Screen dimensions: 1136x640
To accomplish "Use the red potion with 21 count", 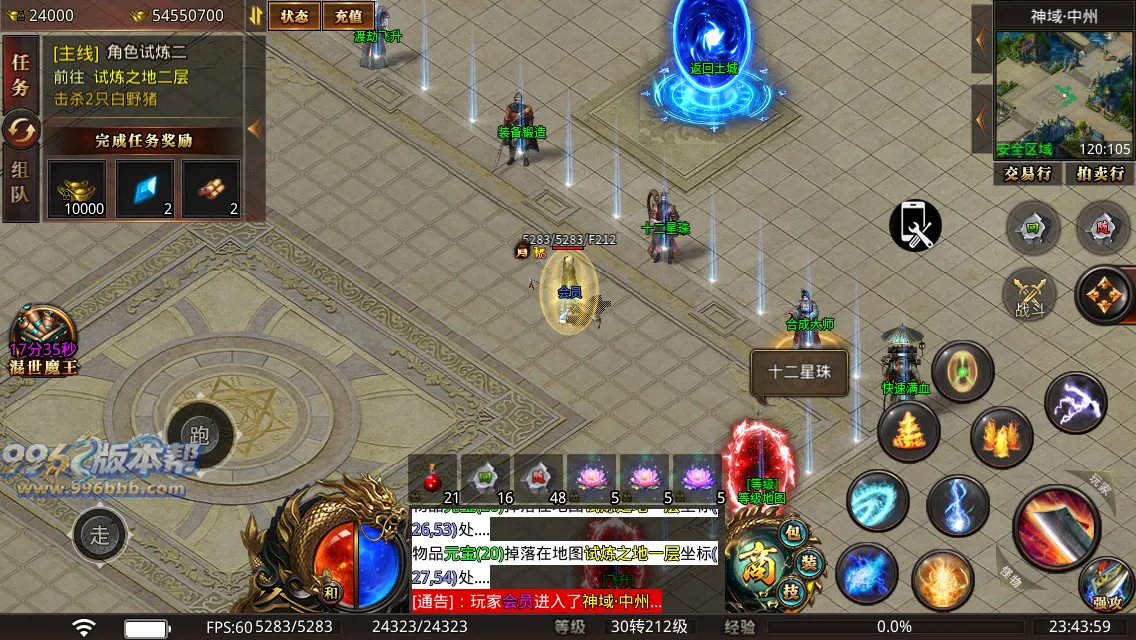I will point(434,480).
